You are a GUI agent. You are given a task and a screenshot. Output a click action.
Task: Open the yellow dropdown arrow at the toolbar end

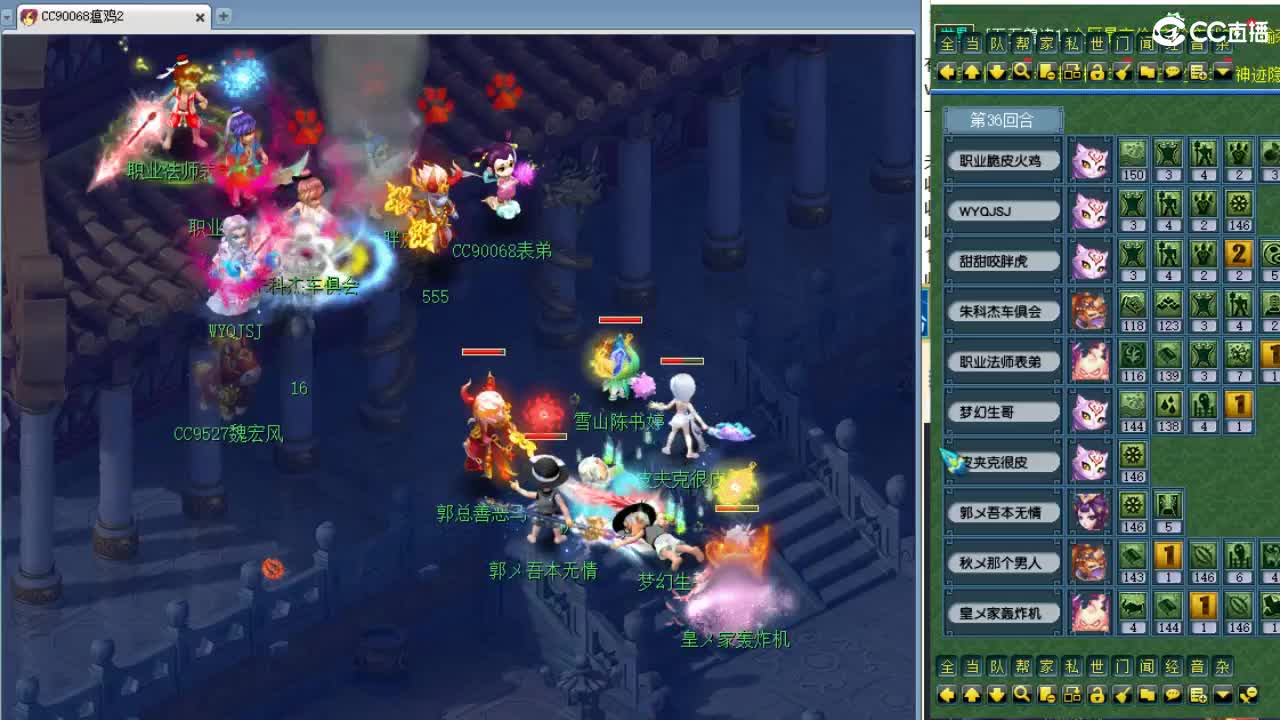(x=1222, y=72)
